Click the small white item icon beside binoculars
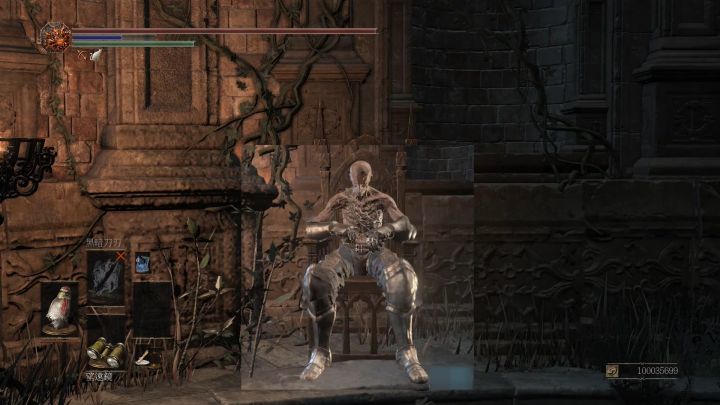 (x=142, y=356)
